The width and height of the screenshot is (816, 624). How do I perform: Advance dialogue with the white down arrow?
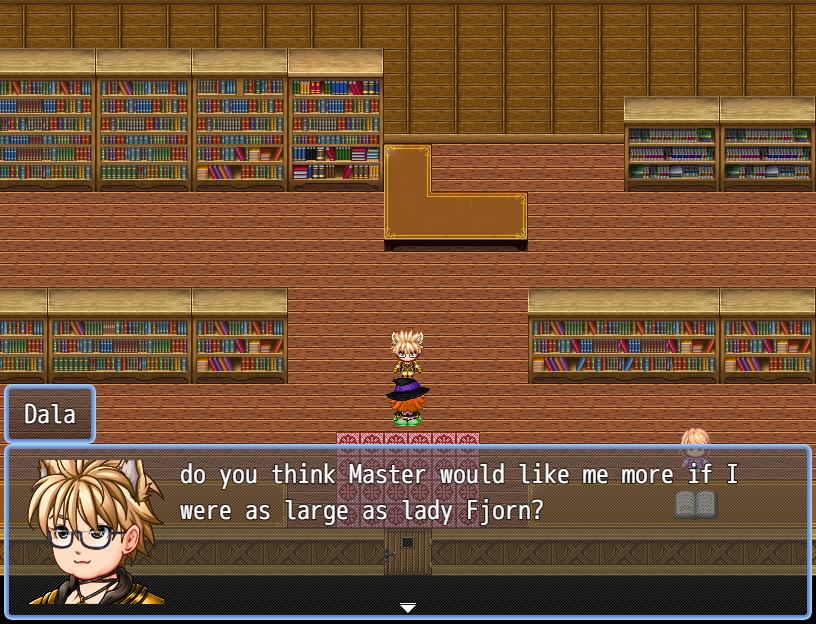click(407, 607)
